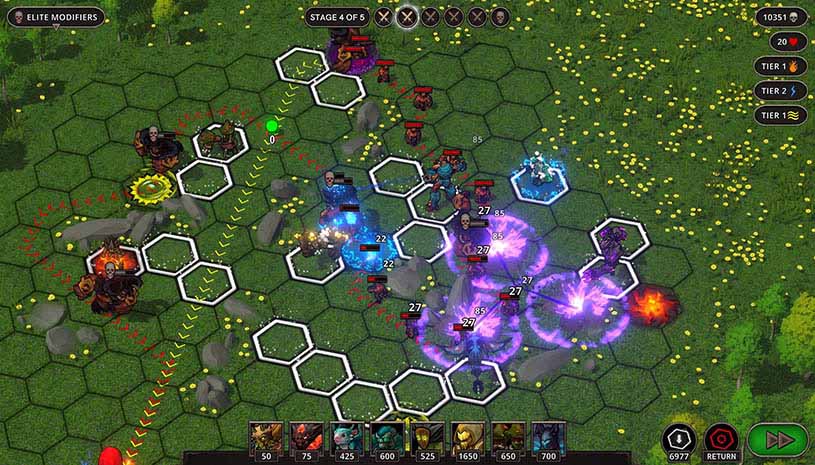
Task: Open the Tier 1 fire upgrade
Action: 781,67
